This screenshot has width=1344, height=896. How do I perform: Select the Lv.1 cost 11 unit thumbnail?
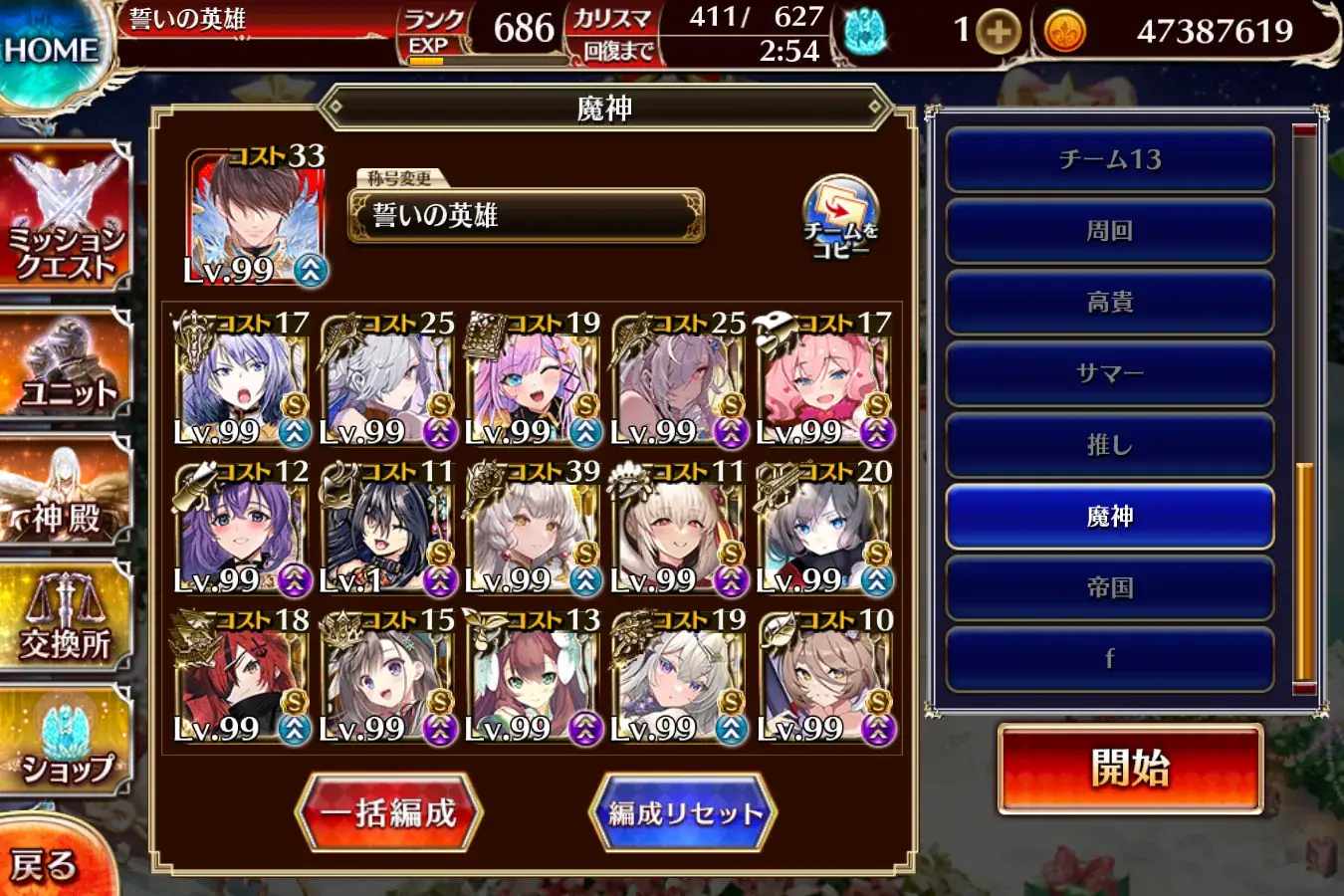point(388,523)
